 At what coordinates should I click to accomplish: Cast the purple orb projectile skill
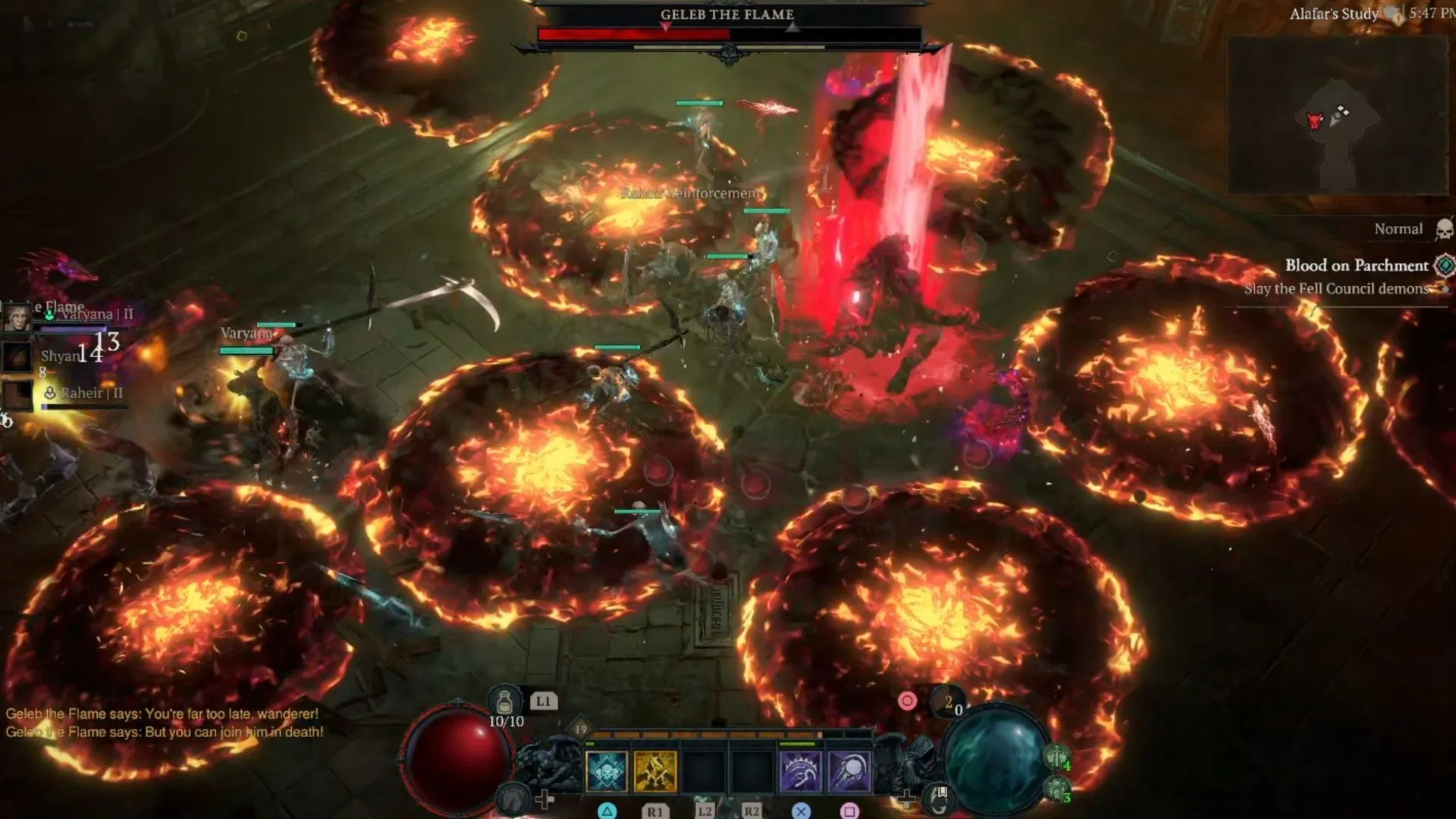pos(849,771)
